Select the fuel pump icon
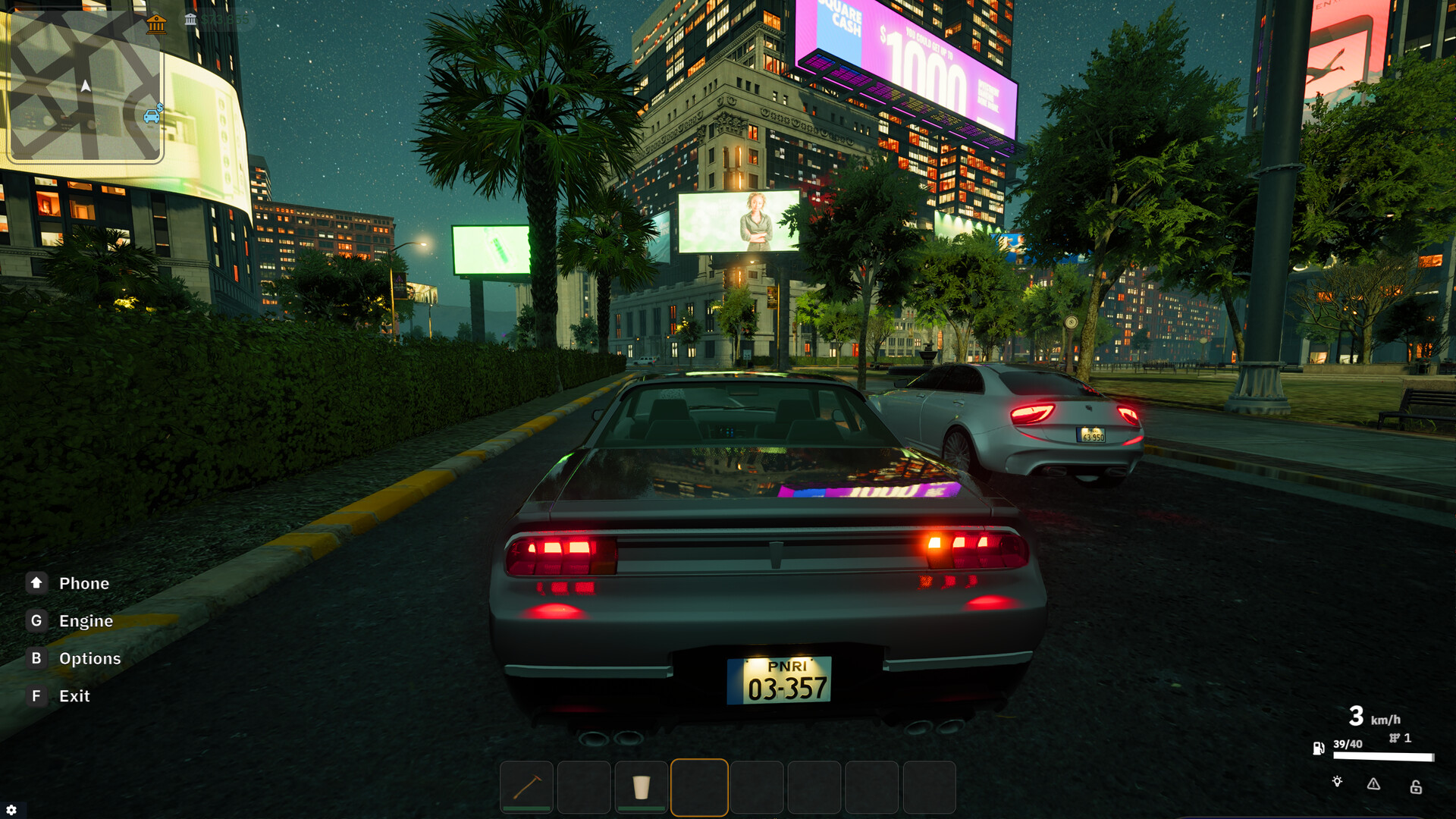 [x=1319, y=748]
